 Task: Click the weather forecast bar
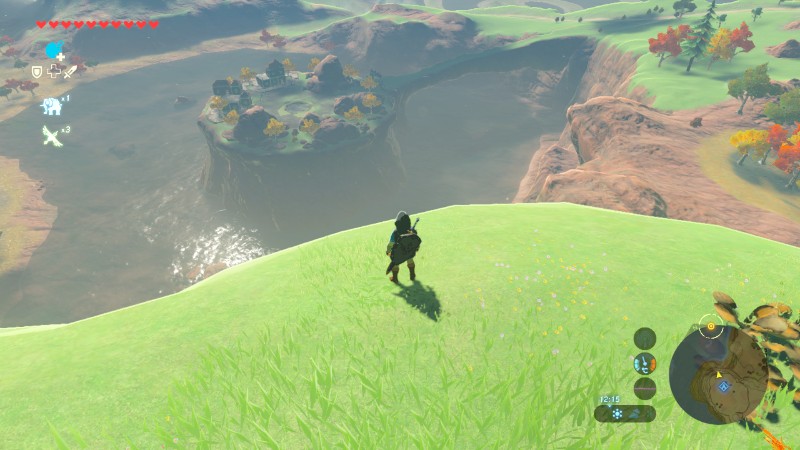point(625,413)
